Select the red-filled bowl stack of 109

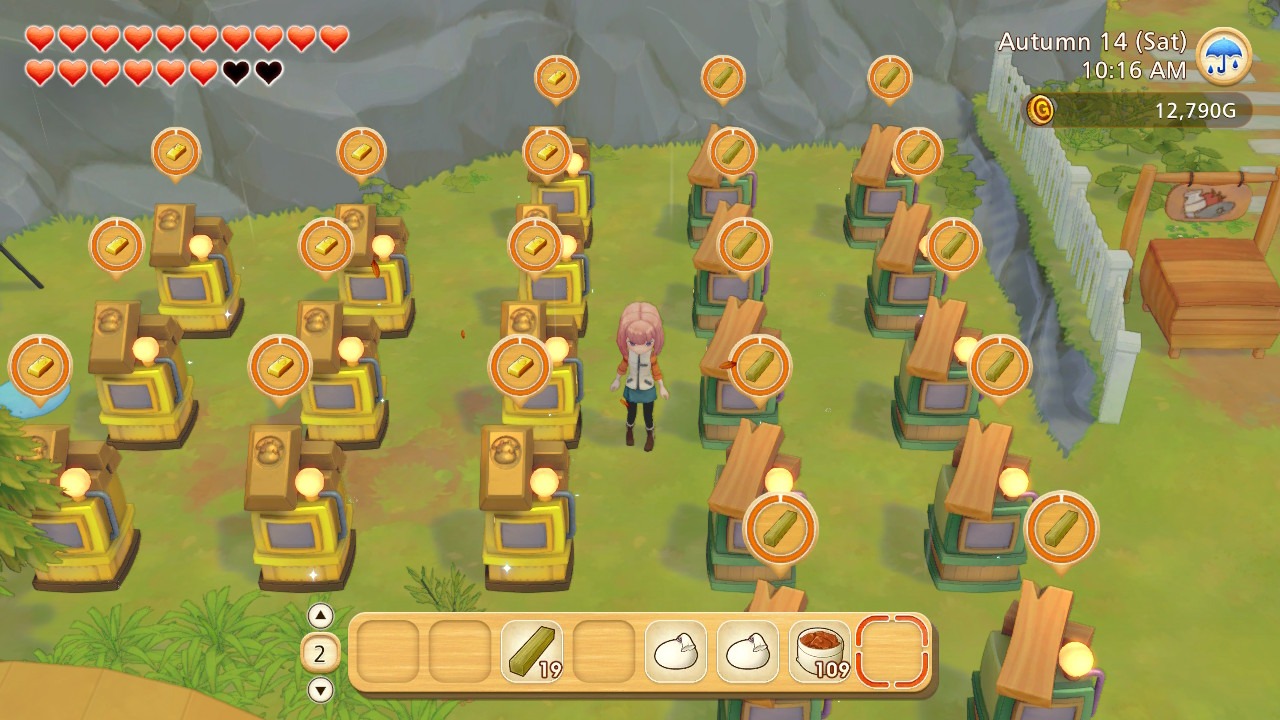click(x=820, y=652)
